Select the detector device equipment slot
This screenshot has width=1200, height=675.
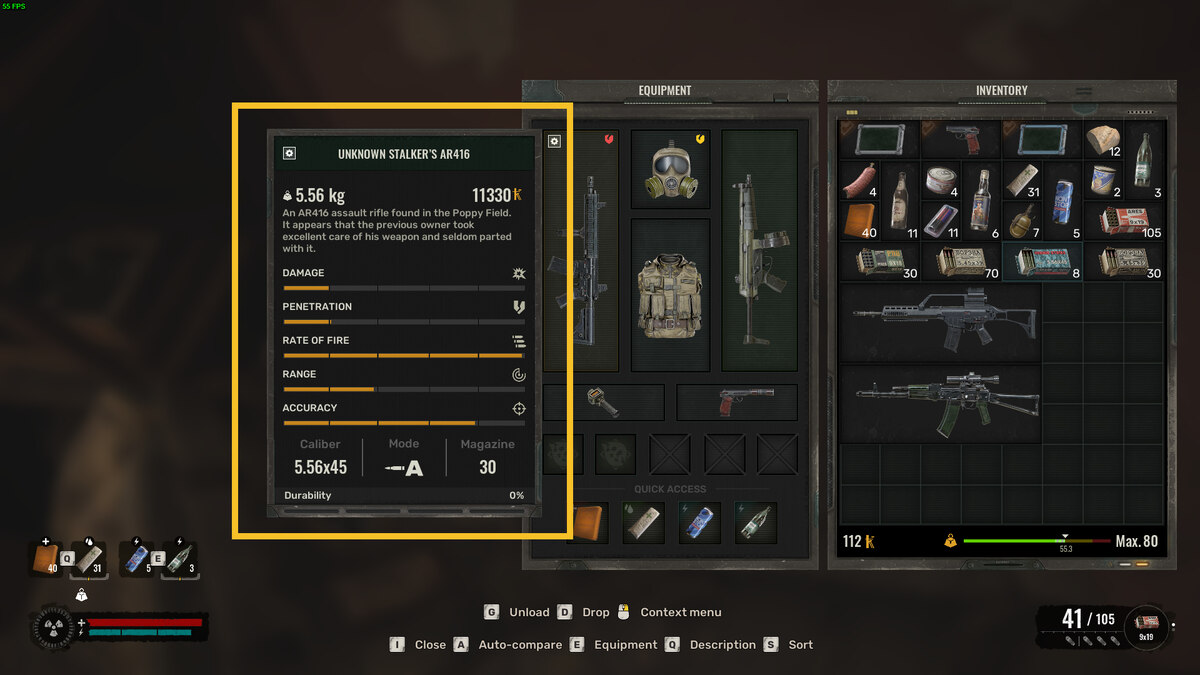coord(603,402)
